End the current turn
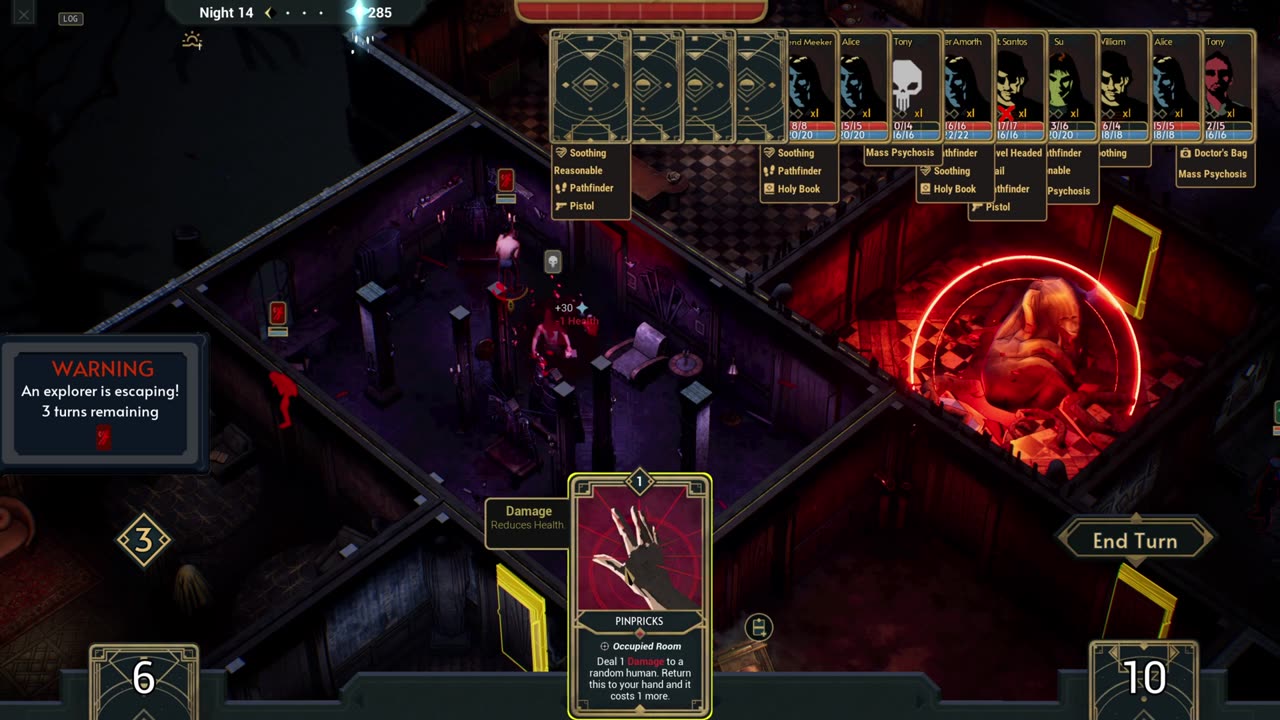Image resolution: width=1280 pixels, height=720 pixels. tap(1134, 541)
